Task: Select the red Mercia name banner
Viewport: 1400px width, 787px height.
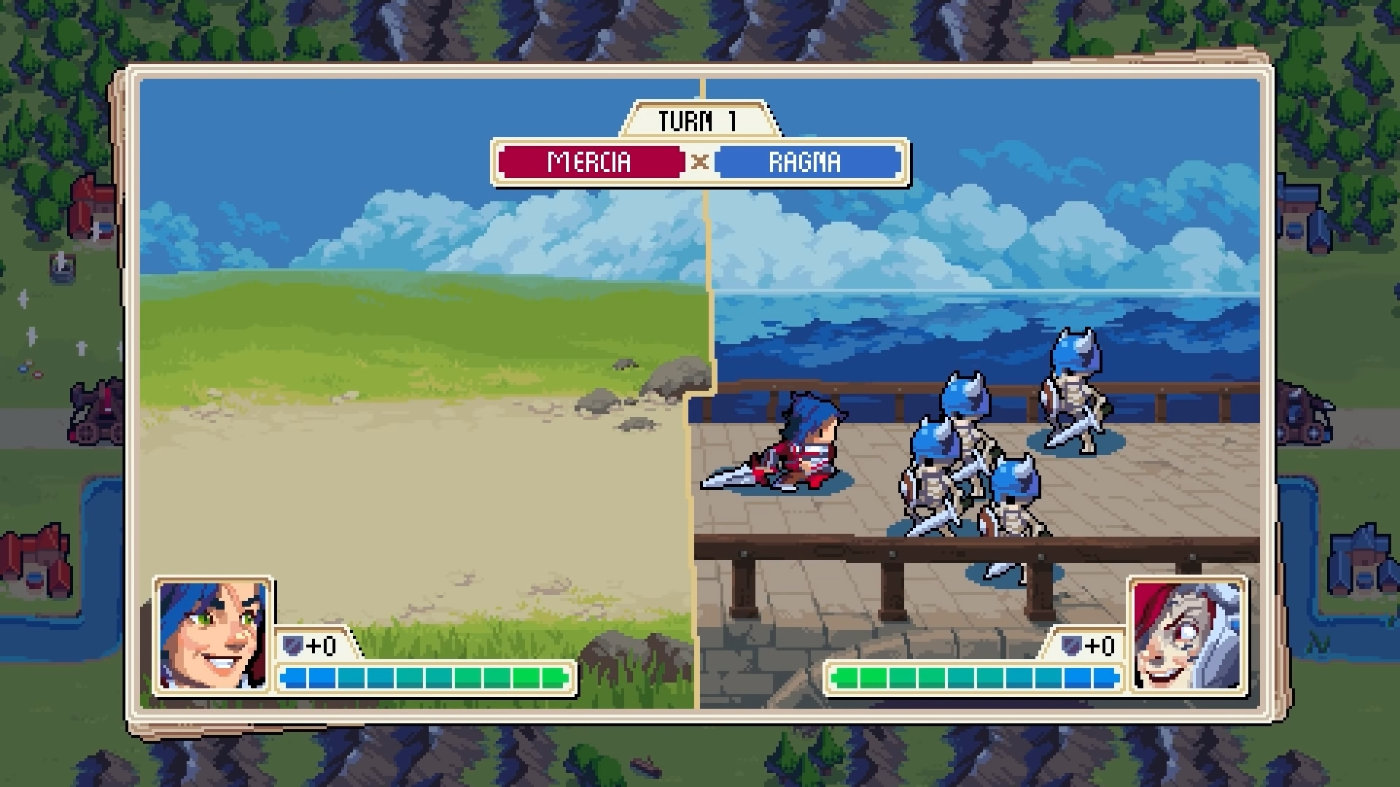Action: [590, 162]
